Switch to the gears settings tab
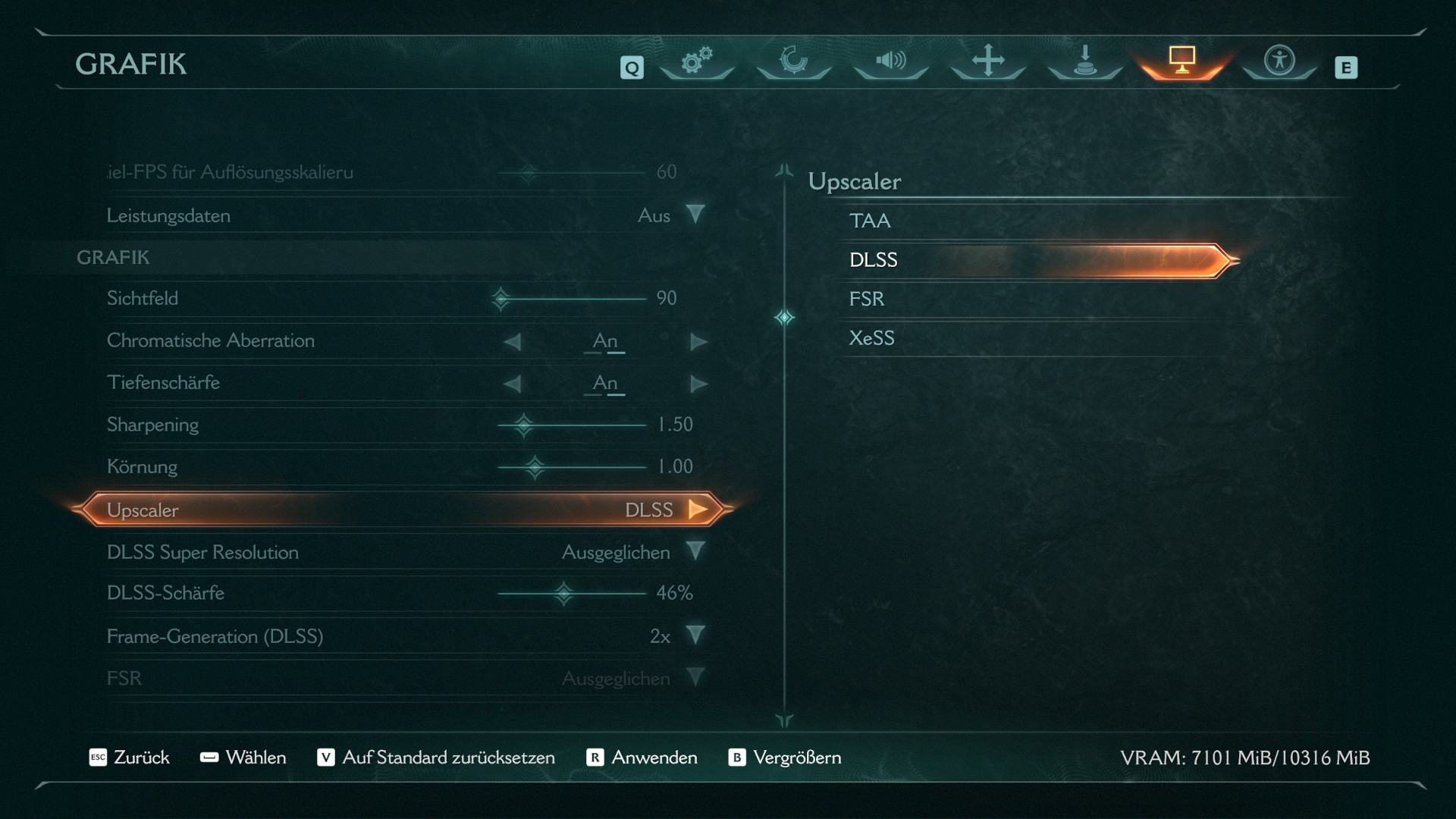This screenshot has width=1456, height=819. click(x=696, y=61)
